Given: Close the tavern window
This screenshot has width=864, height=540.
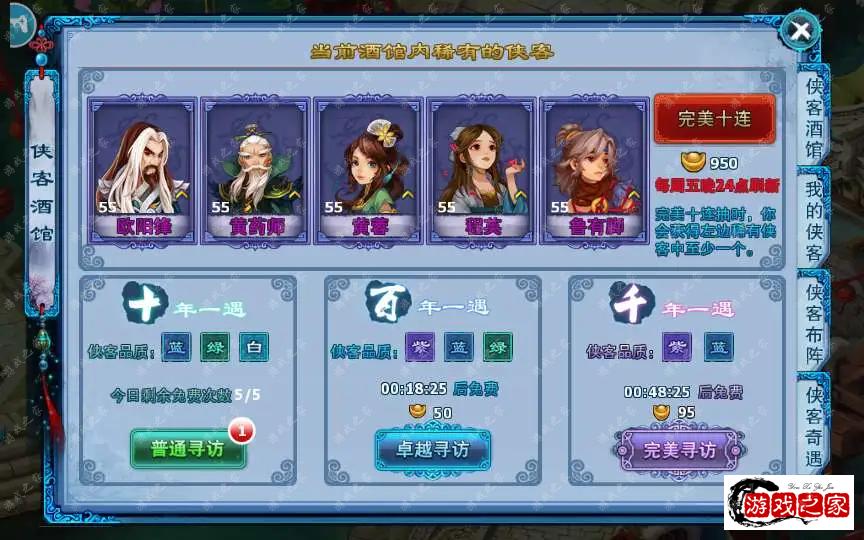Looking at the screenshot, I should point(800,30).
